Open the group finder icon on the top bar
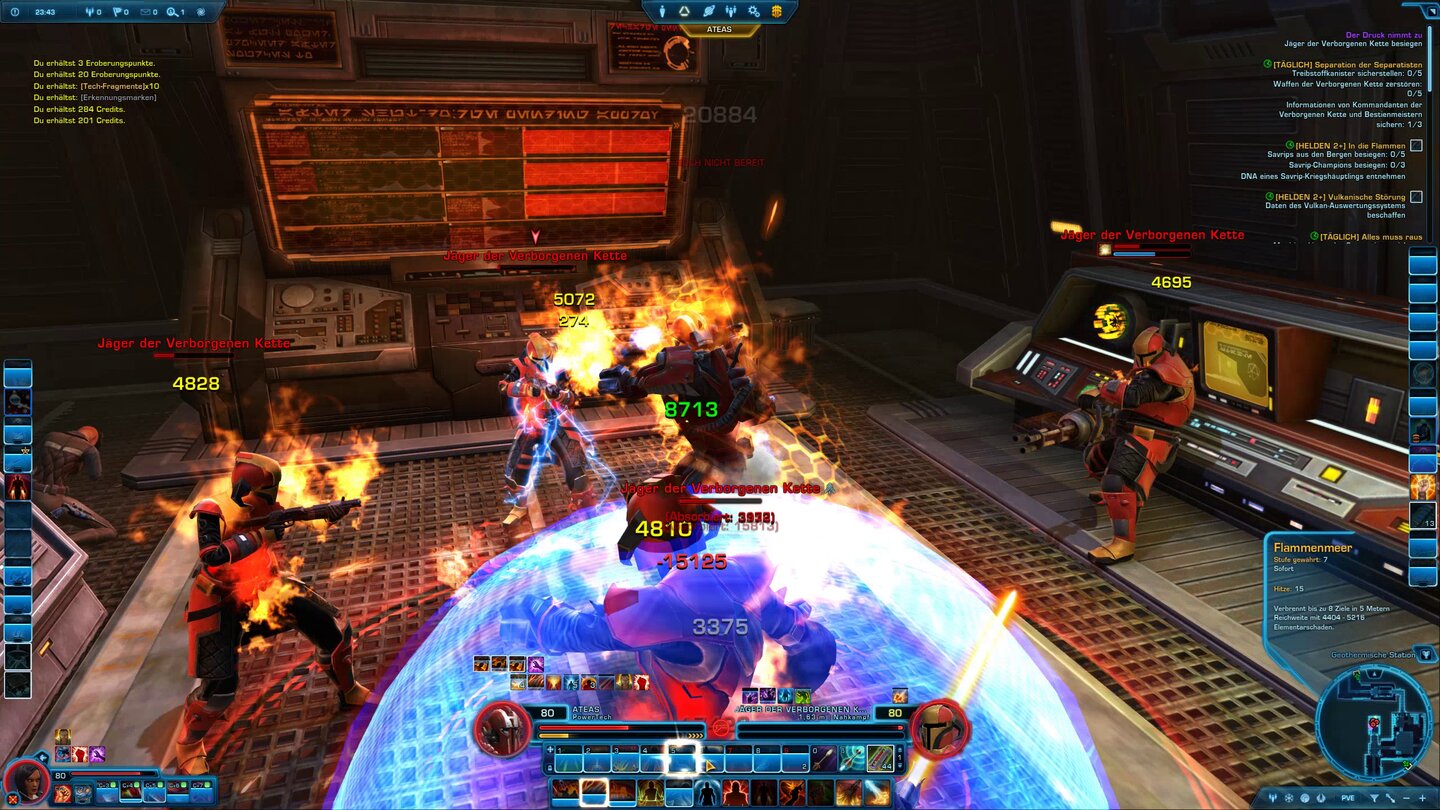 pos(731,11)
